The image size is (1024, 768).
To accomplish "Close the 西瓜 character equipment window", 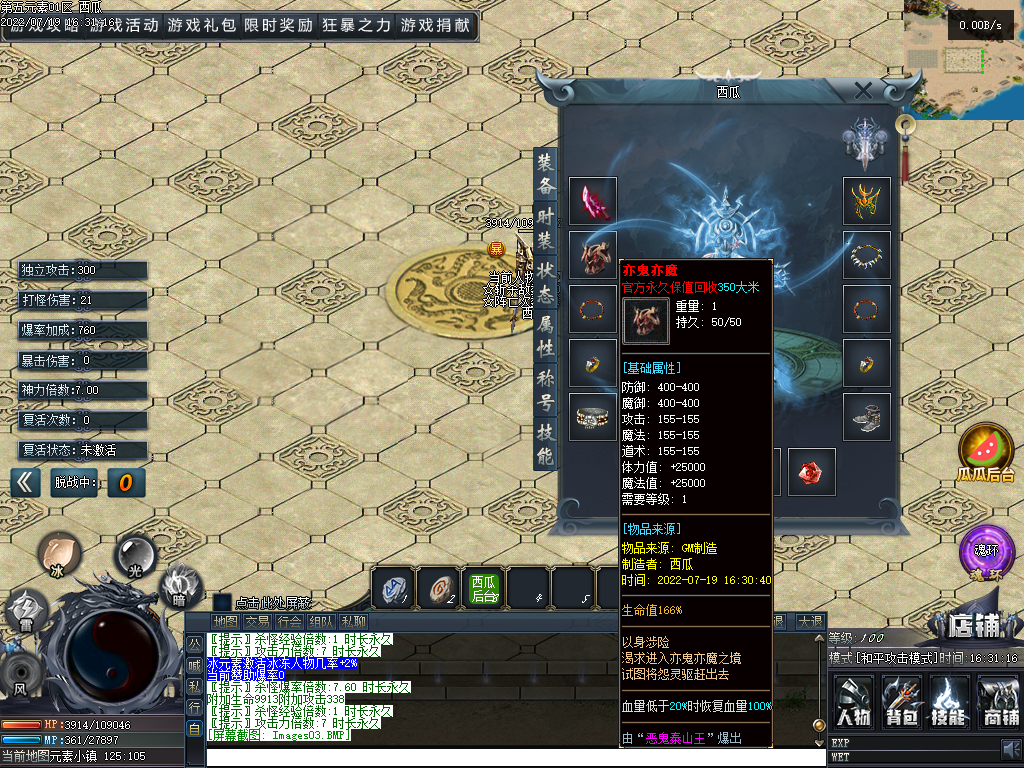I will [863, 90].
